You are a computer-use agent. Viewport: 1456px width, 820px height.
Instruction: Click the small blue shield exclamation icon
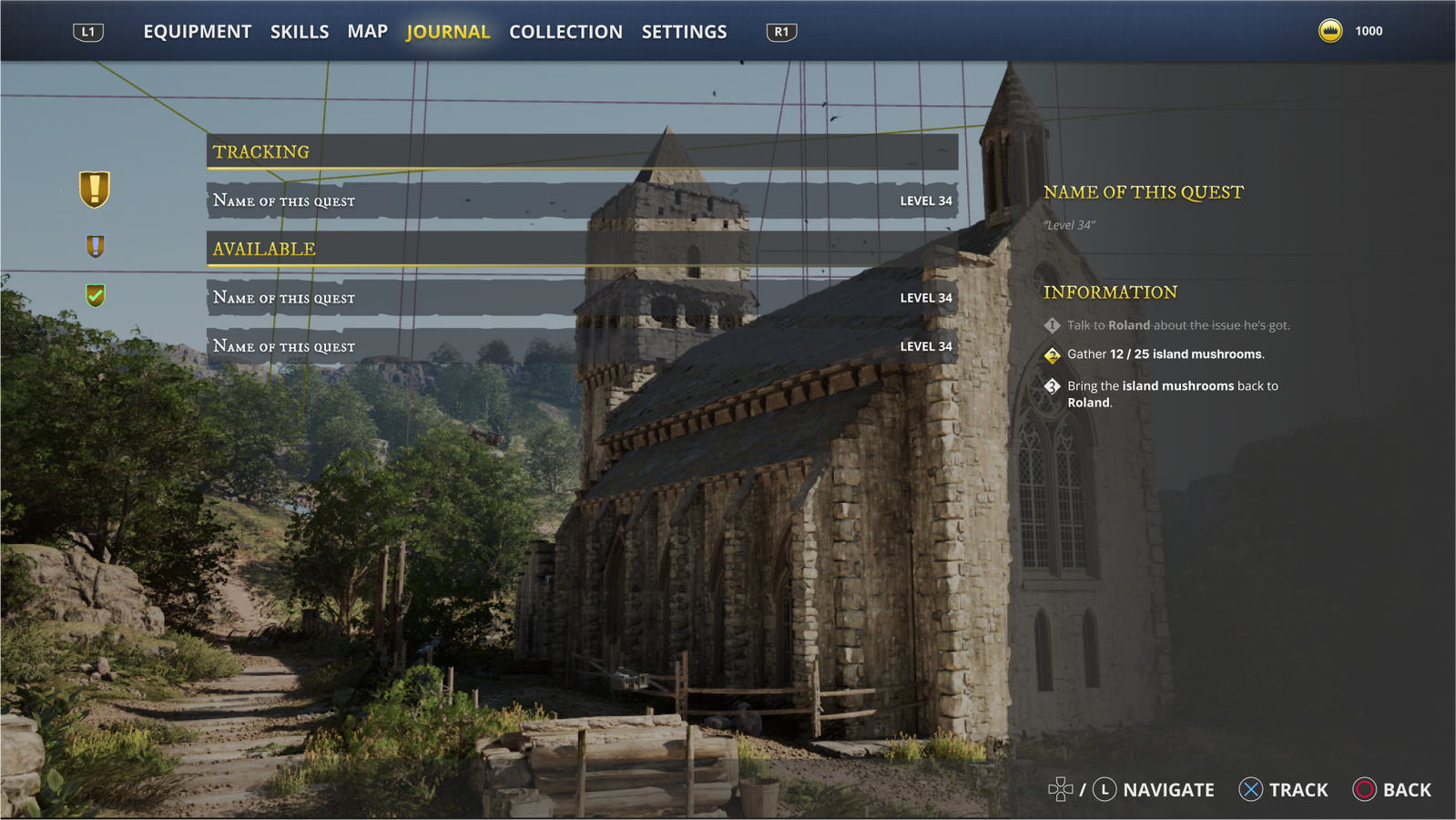coord(95,246)
